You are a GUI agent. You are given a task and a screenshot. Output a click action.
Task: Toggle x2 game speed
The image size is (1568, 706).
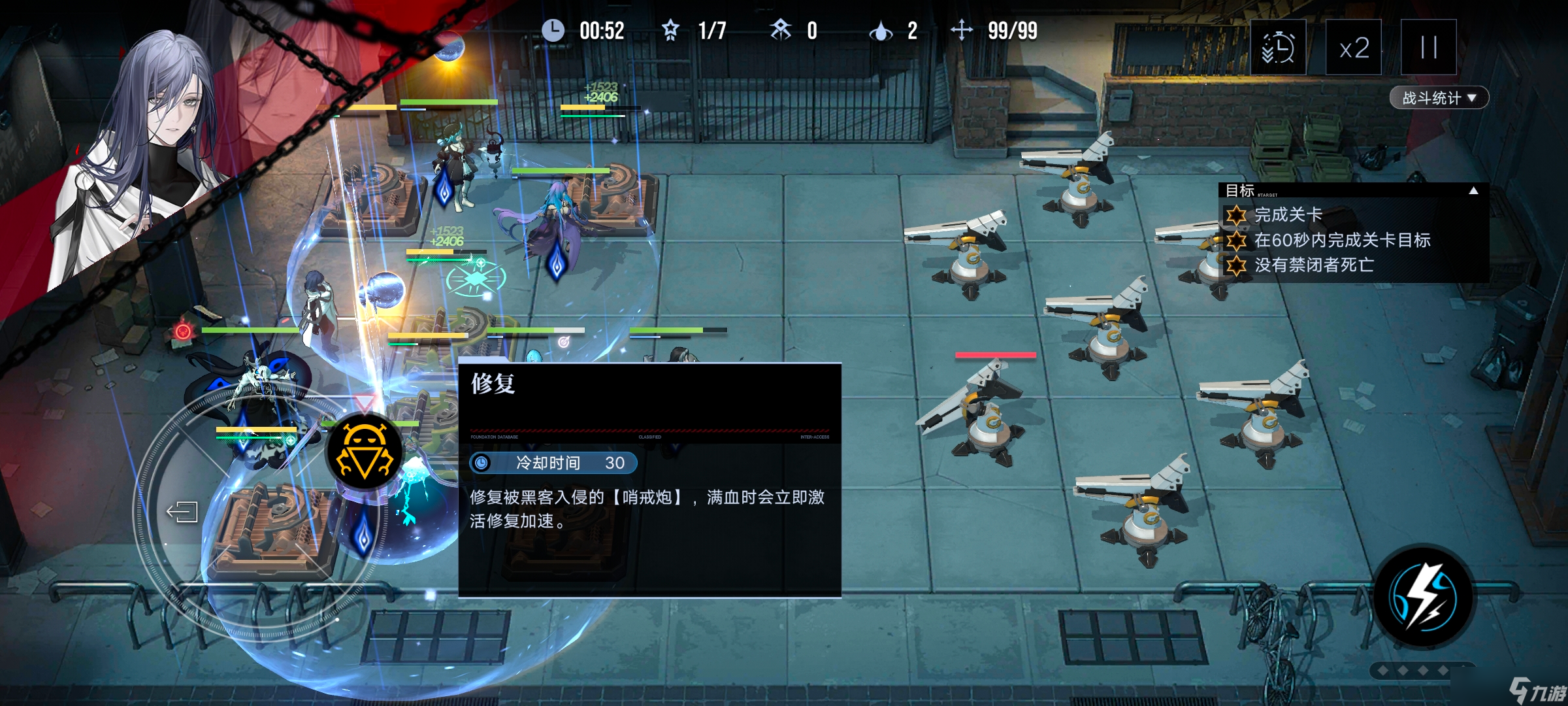pyautogui.click(x=1354, y=48)
